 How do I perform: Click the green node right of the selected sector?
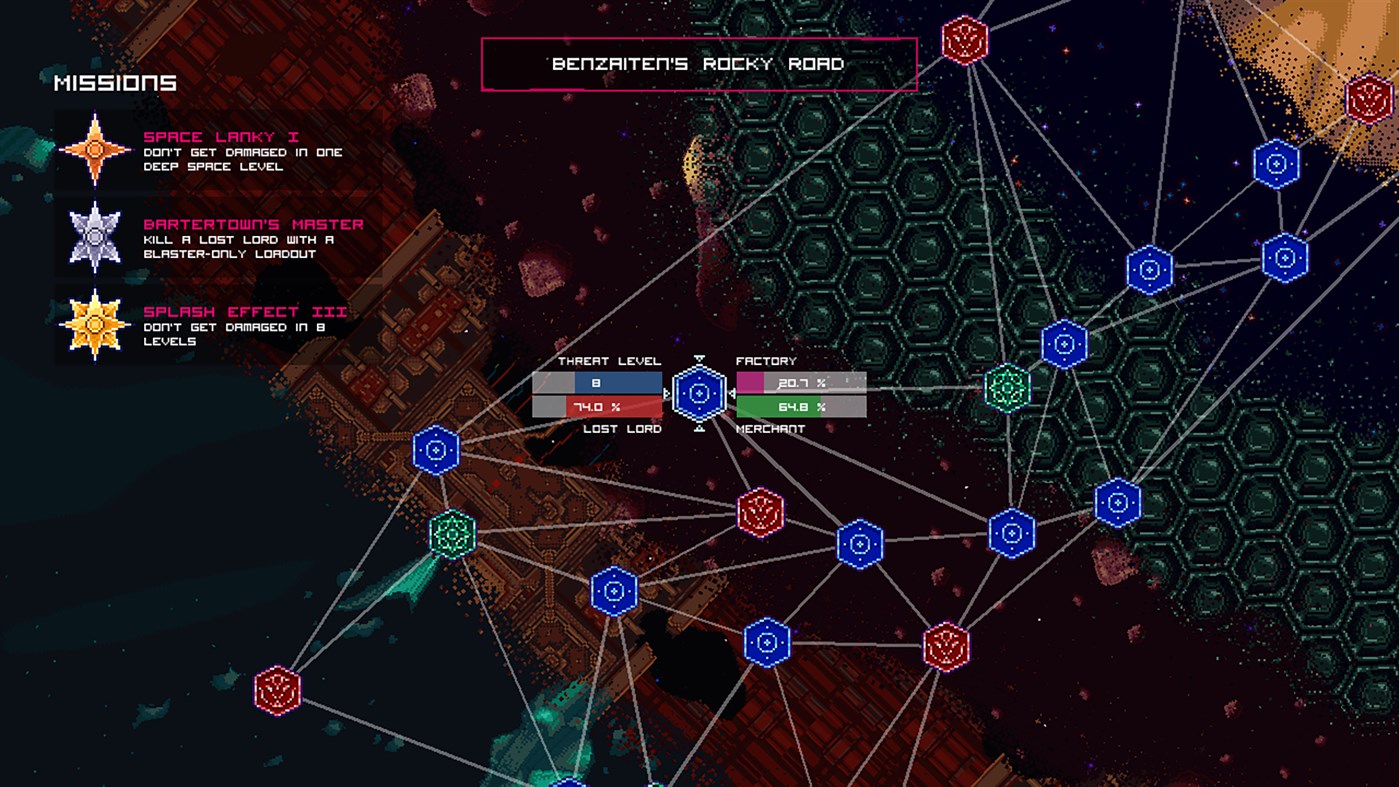coord(1005,388)
